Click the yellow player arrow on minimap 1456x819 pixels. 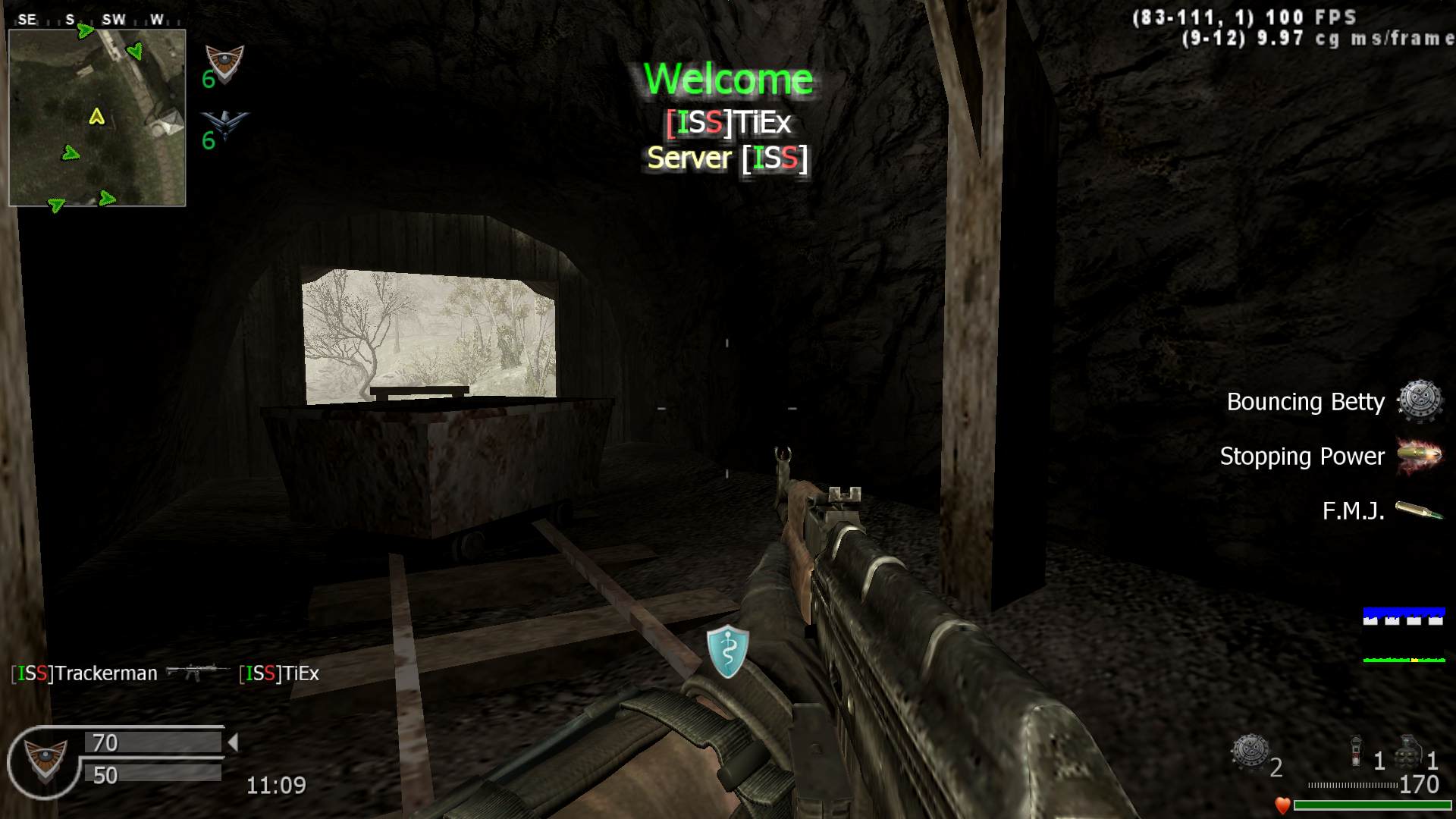click(96, 116)
